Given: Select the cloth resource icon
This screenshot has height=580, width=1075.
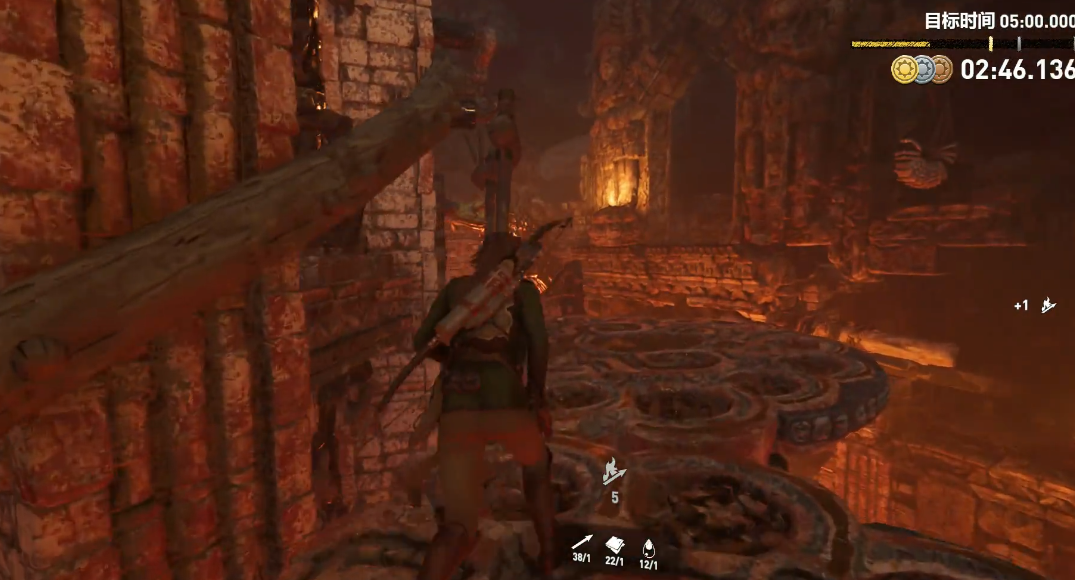Looking at the screenshot, I should [615, 545].
